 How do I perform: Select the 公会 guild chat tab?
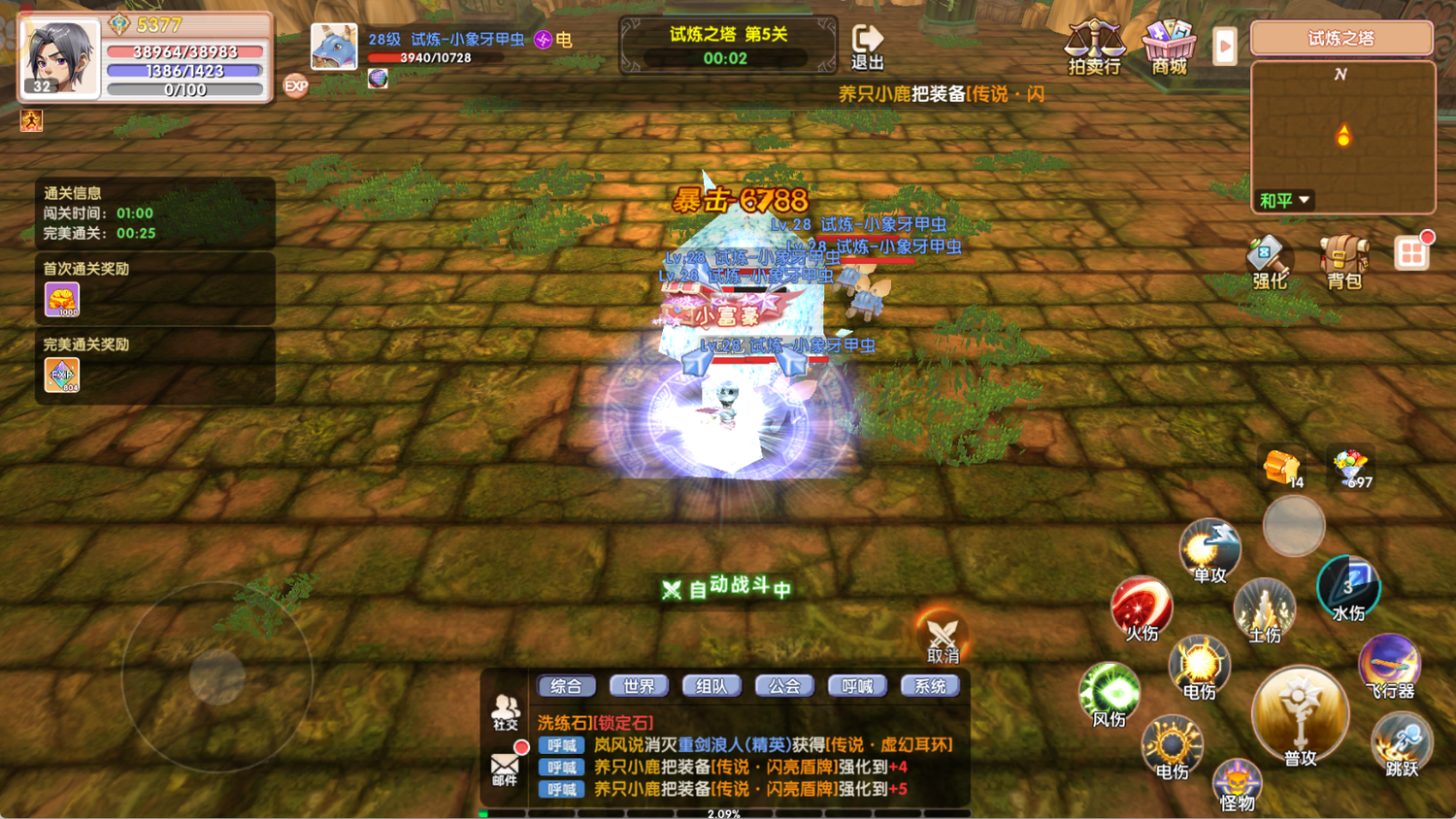point(784,686)
